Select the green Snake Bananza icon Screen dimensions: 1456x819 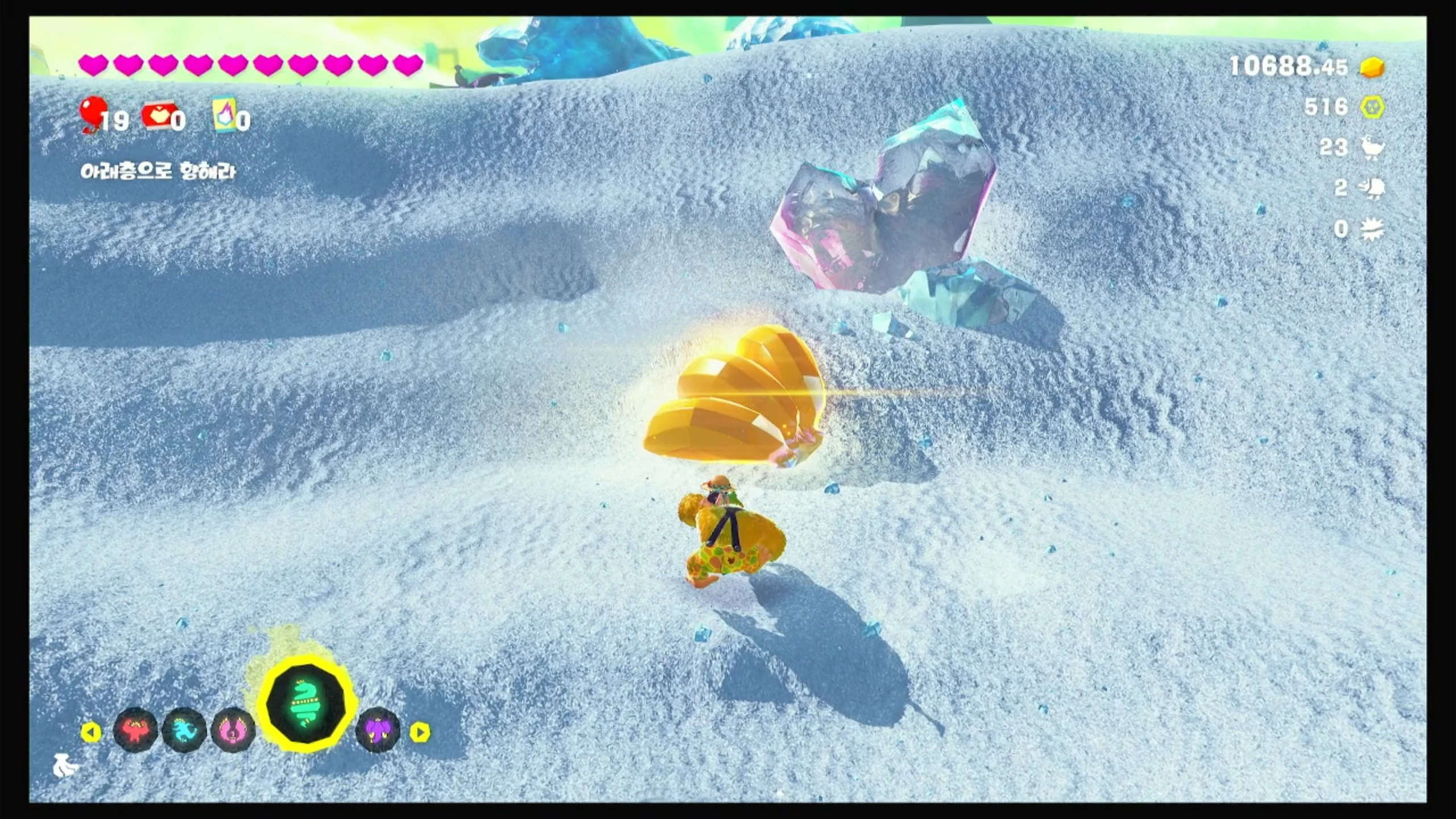306,705
